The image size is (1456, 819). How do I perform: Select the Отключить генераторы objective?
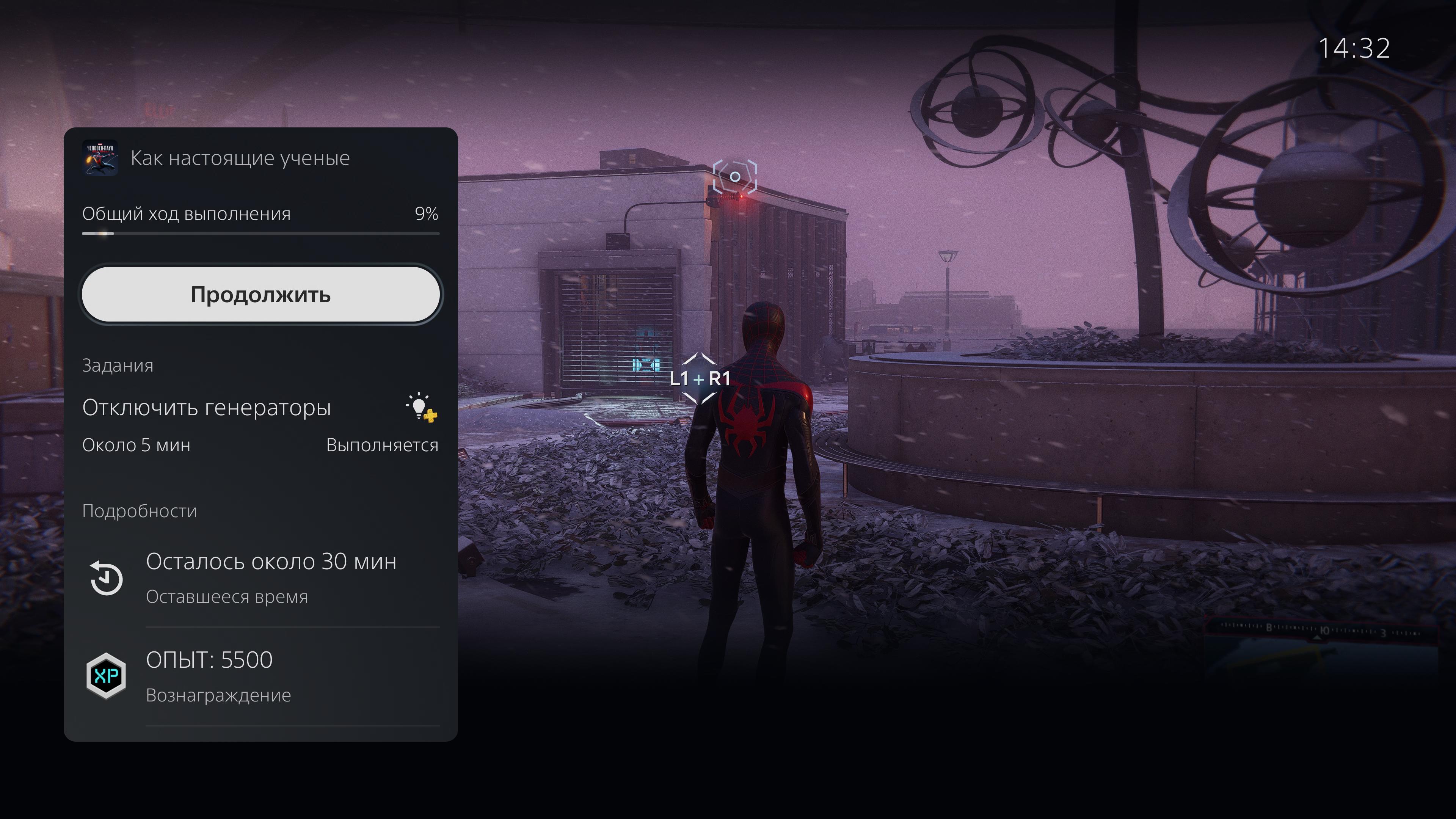[206, 408]
